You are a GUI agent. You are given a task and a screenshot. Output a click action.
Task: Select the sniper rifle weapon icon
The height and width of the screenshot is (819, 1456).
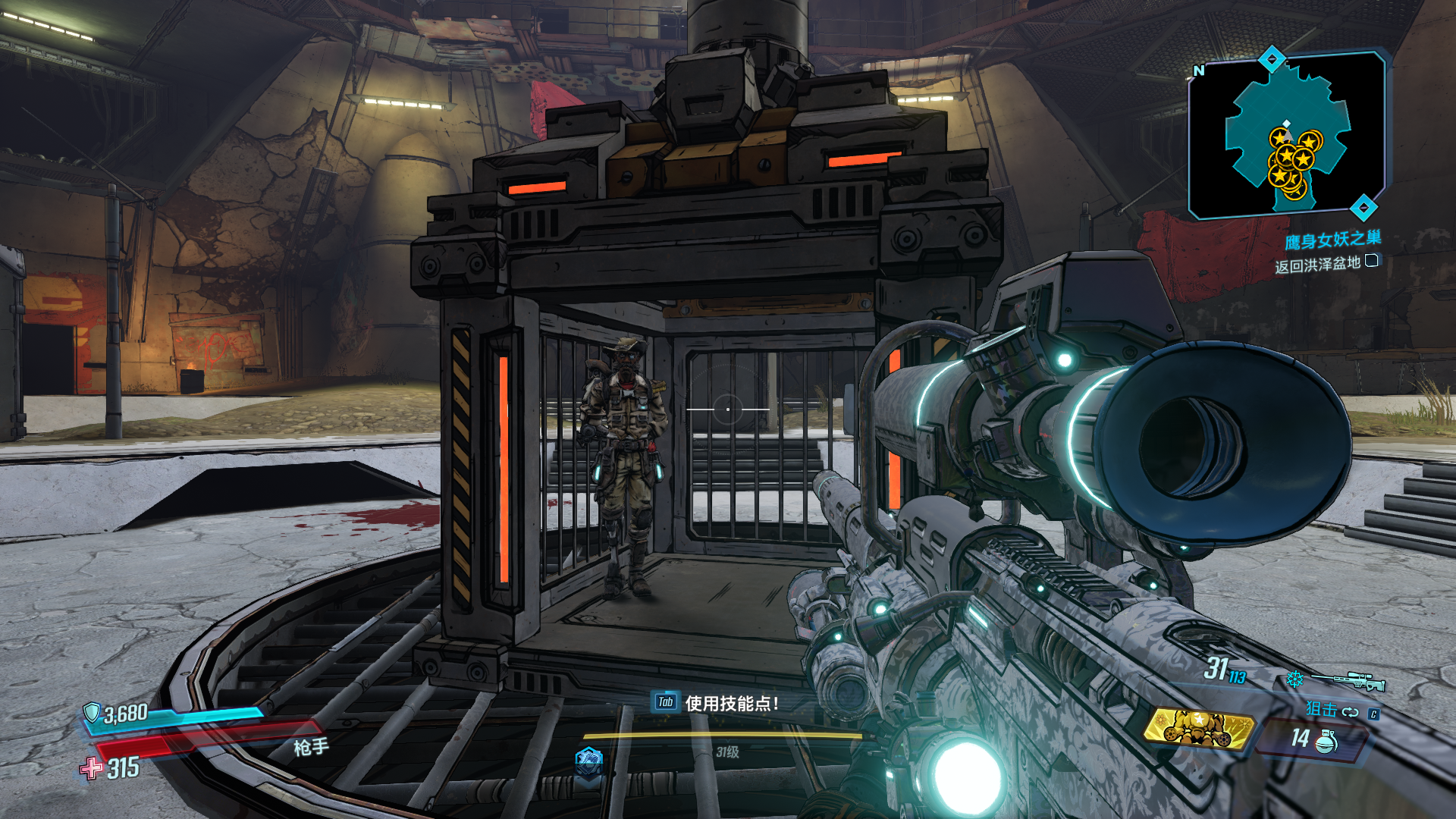(x=1348, y=680)
